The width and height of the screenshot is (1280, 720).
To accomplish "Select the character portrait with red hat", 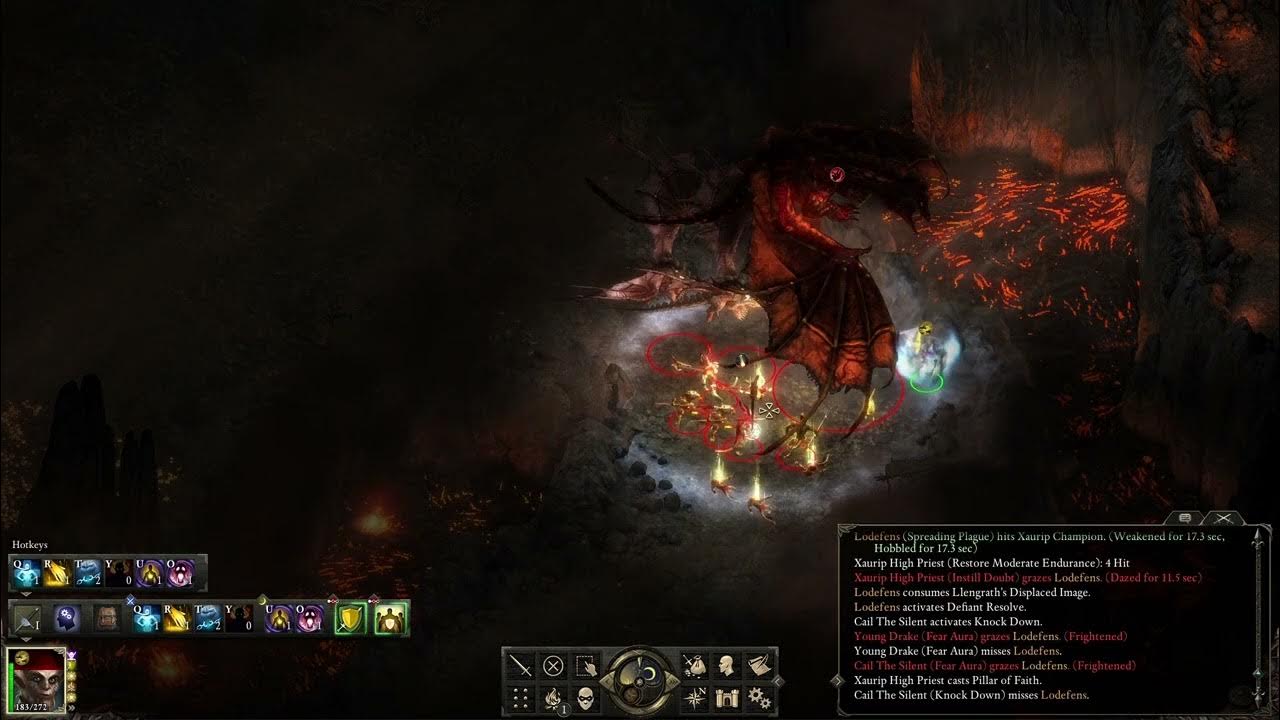I will tap(35, 678).
